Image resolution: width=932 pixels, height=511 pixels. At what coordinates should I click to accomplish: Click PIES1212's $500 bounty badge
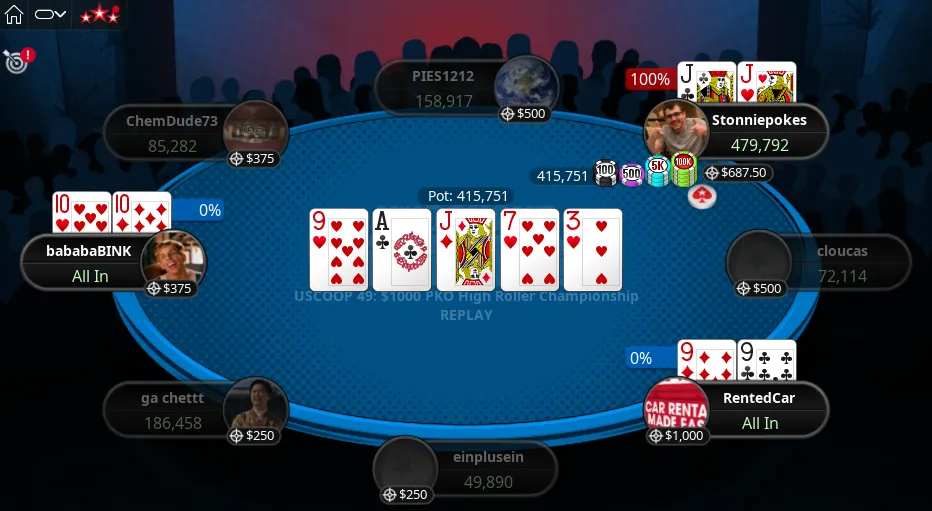[523, 114]
